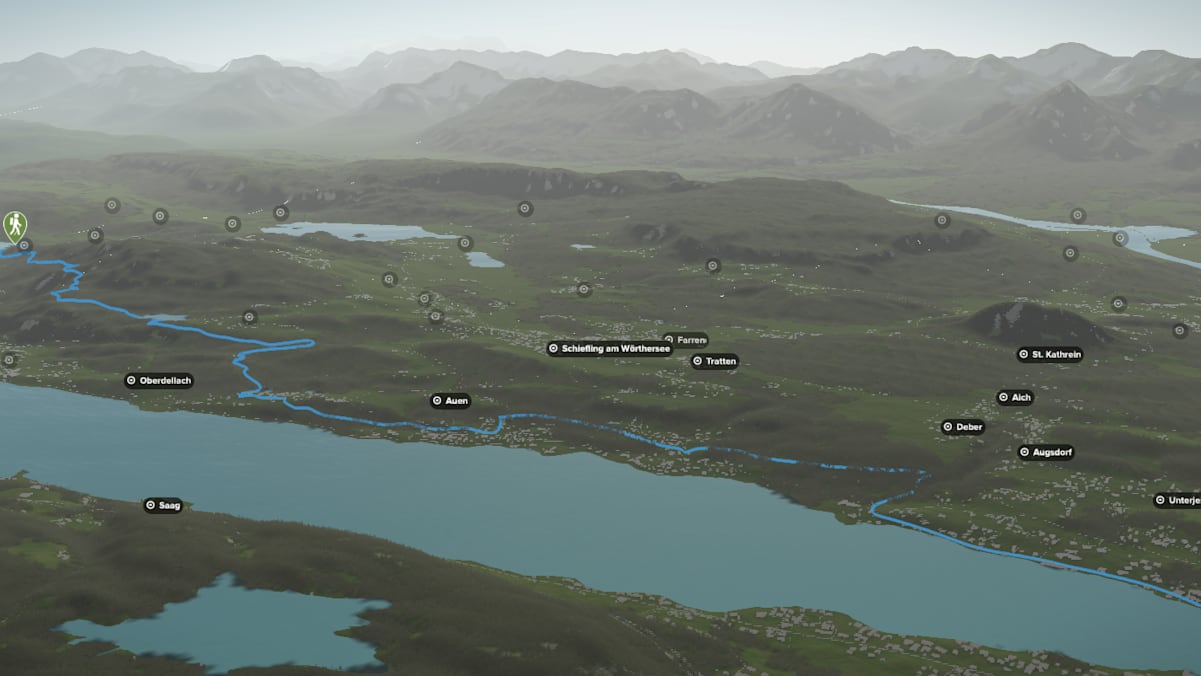Click the St. Kathrein map label

(1050, 354)
